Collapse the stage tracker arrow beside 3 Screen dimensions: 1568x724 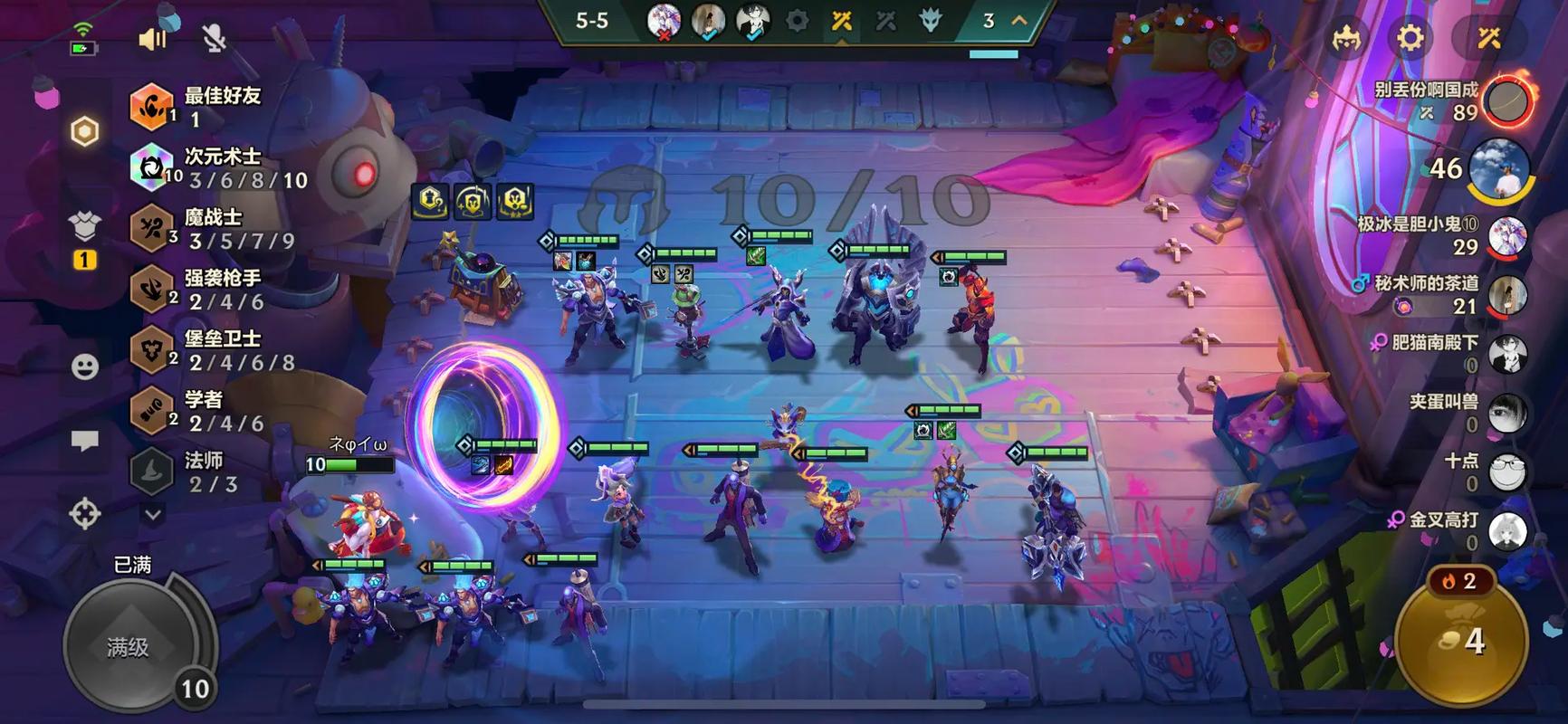point(1019,20)
